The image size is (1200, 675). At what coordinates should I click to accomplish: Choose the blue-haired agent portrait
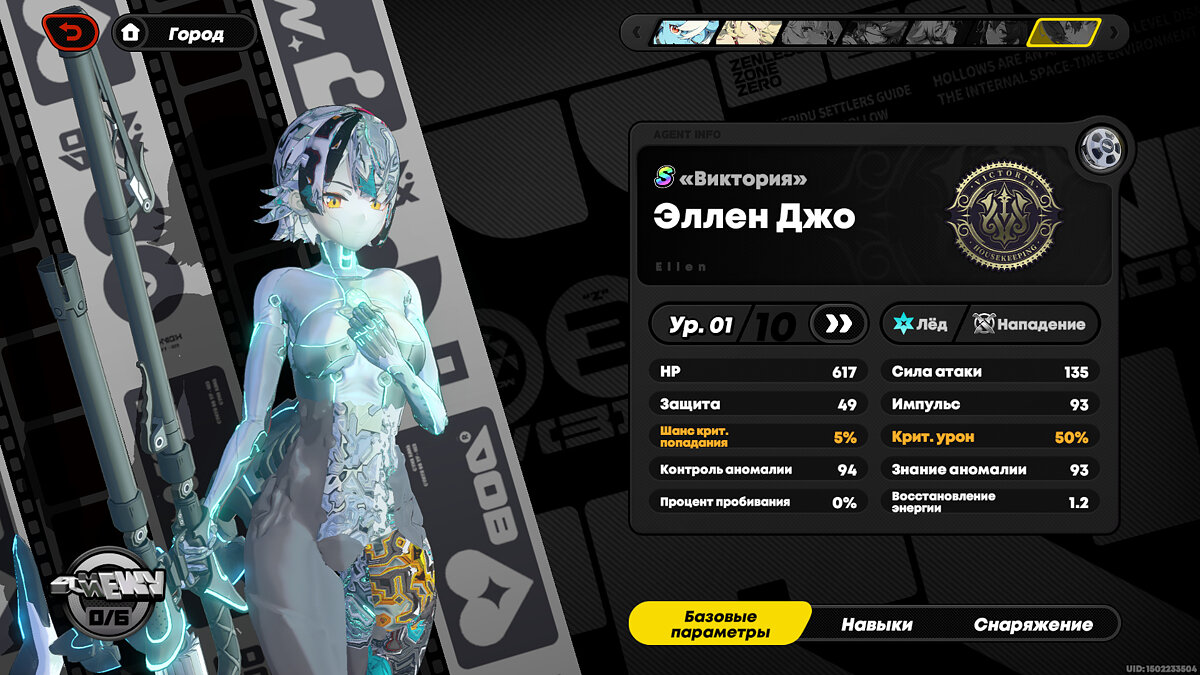click(x=685, y=33)
